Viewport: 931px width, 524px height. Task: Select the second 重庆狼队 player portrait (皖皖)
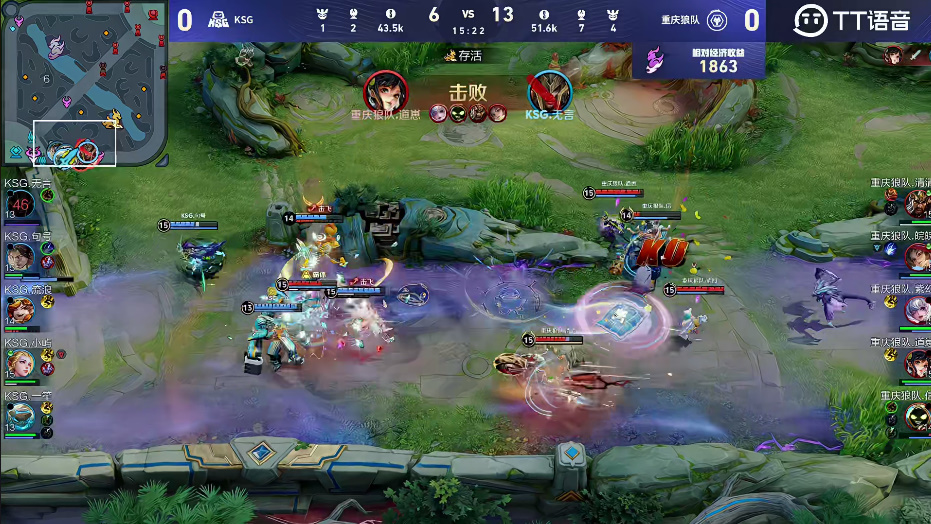(x=916, y=257)
